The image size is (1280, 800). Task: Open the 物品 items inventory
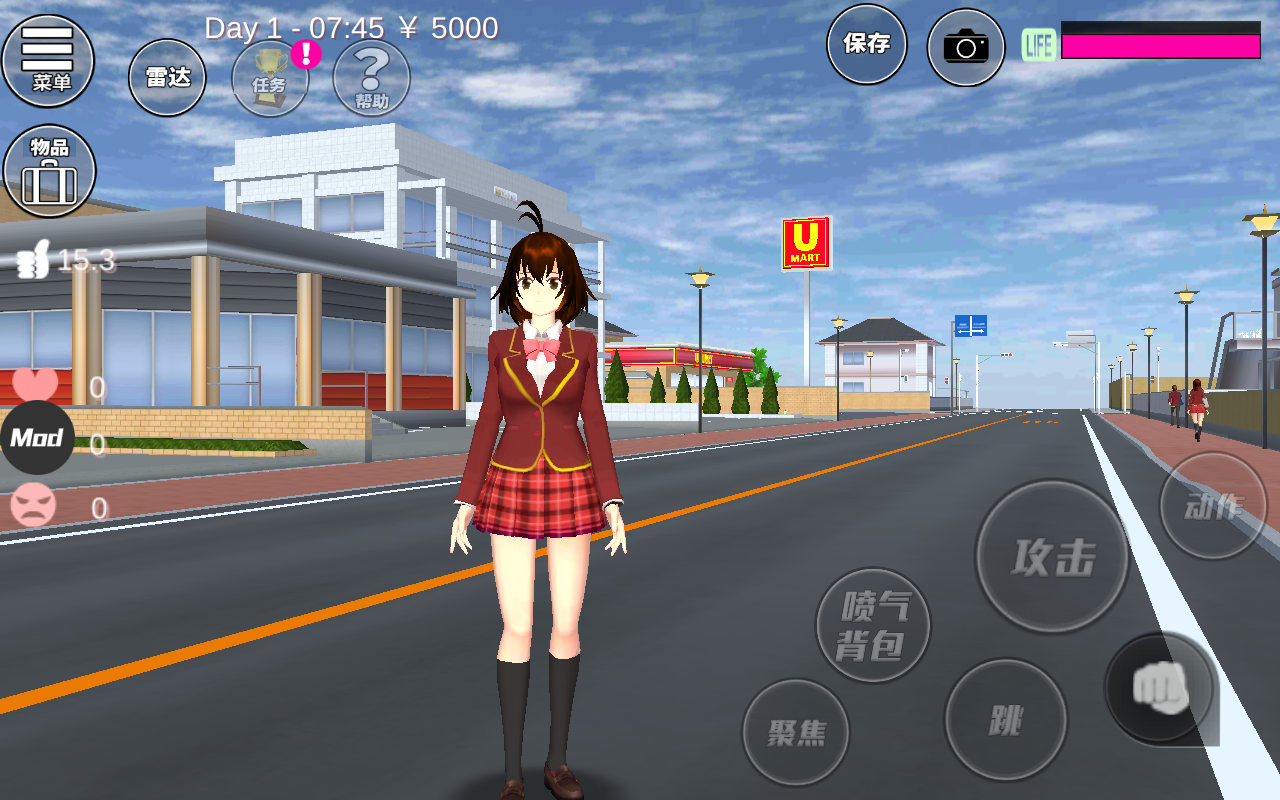49,170
